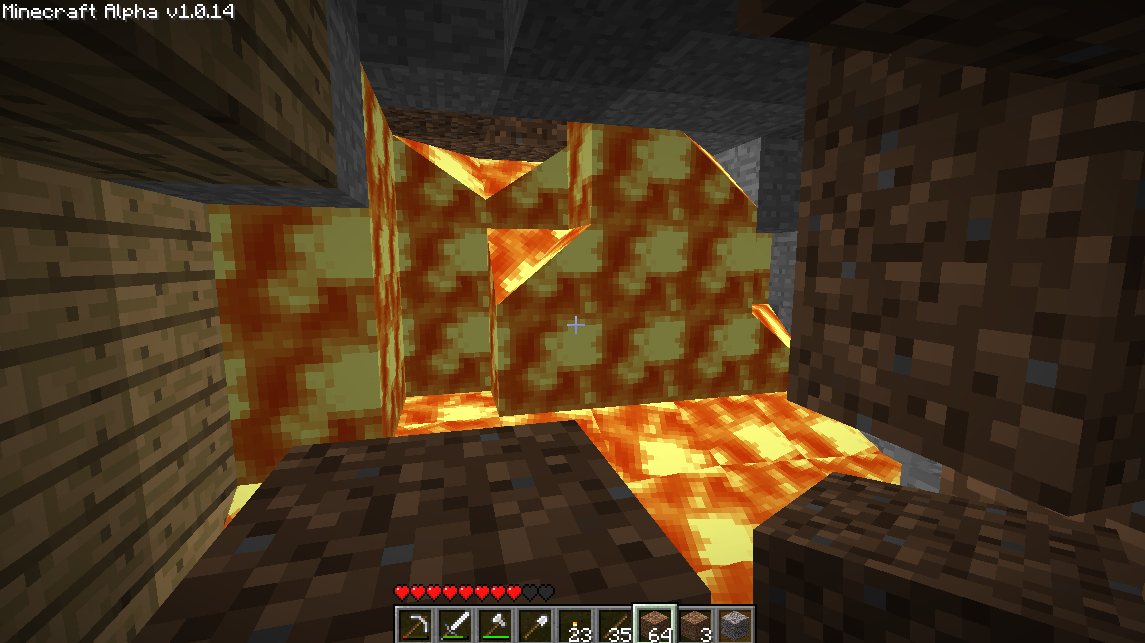
Task: Select the shovel hotbar slot
Action: pyautogui.click(x=533, y=624)
